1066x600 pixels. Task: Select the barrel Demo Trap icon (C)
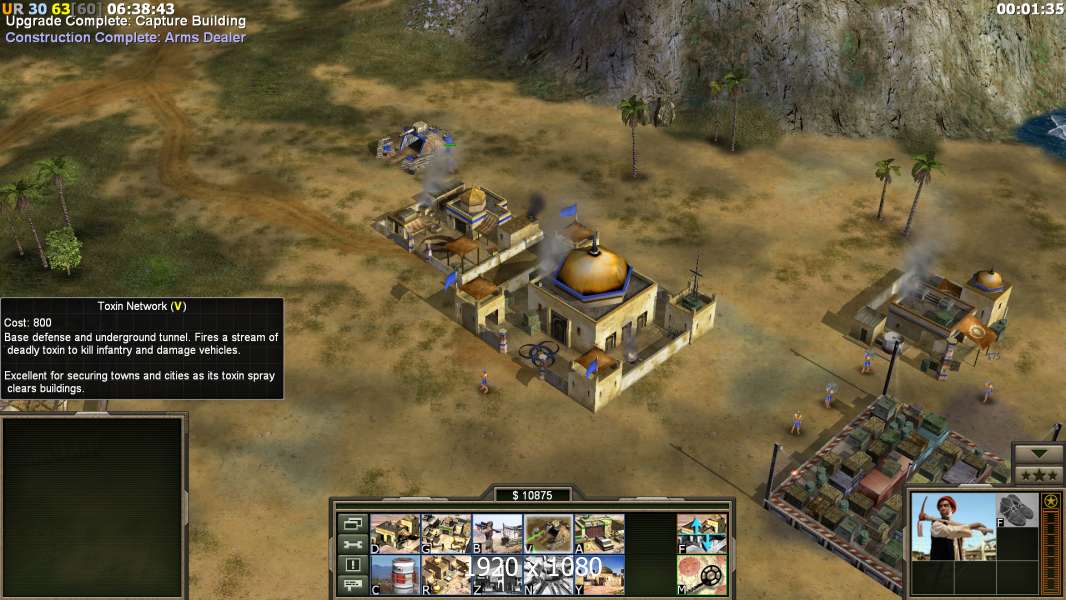395,574
